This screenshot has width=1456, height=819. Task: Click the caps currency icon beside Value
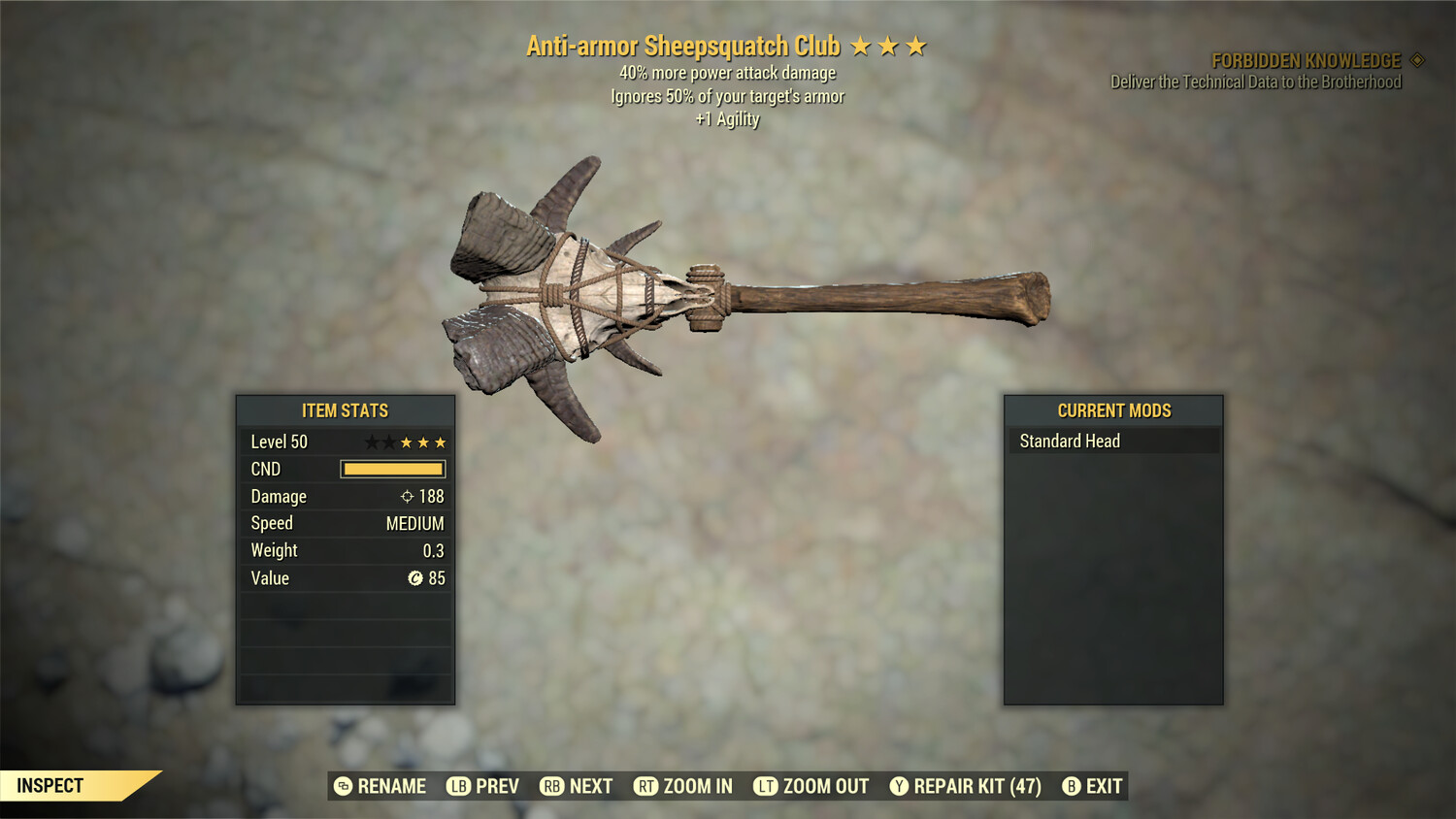(x=414, y=578)
